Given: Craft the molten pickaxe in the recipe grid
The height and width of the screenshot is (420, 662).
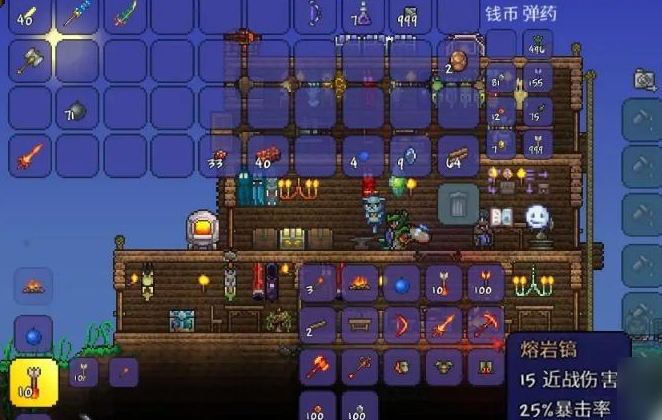Looking at the screenshot, I should tap(486, 325).
